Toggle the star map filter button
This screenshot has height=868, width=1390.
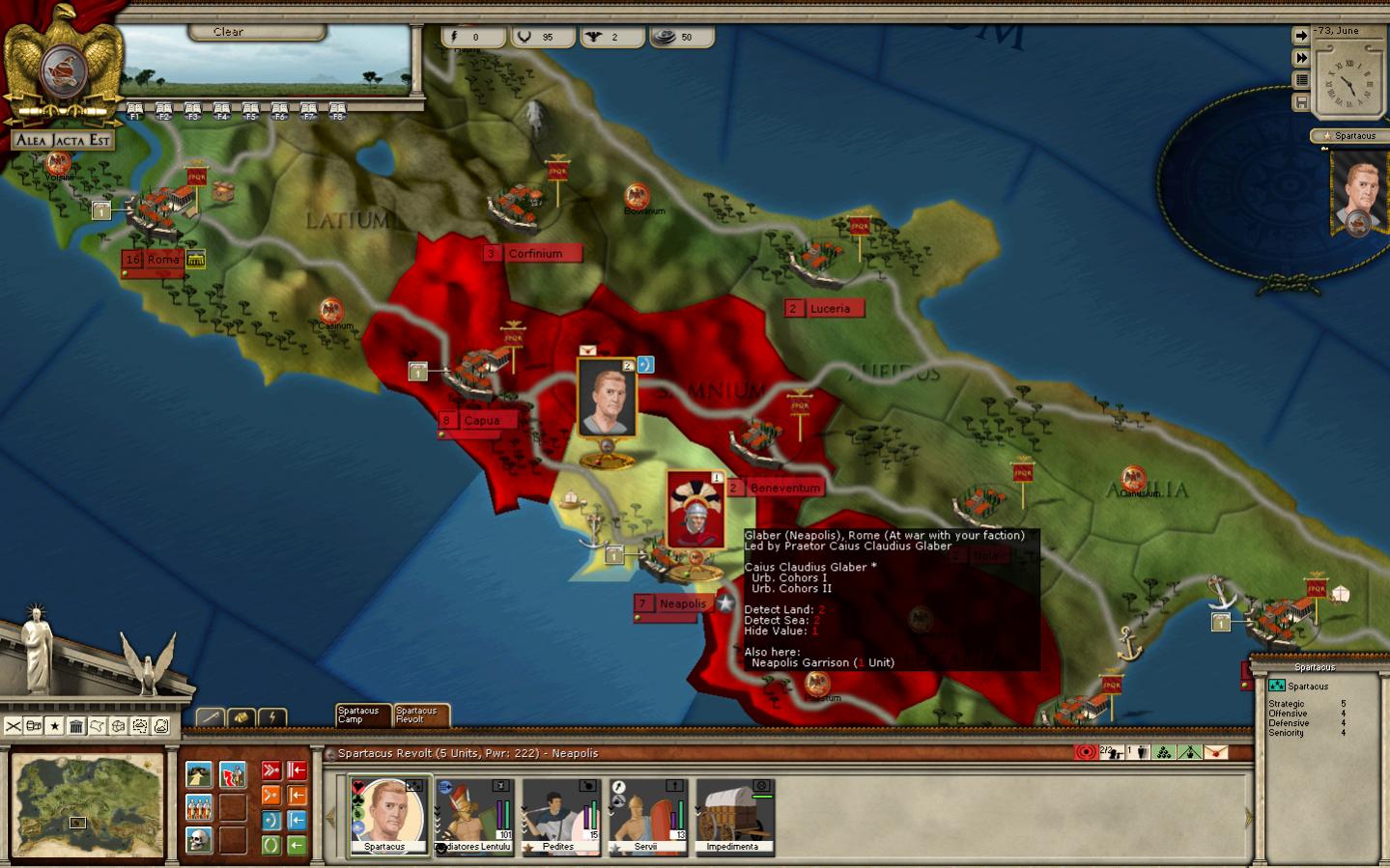(55, 726)
